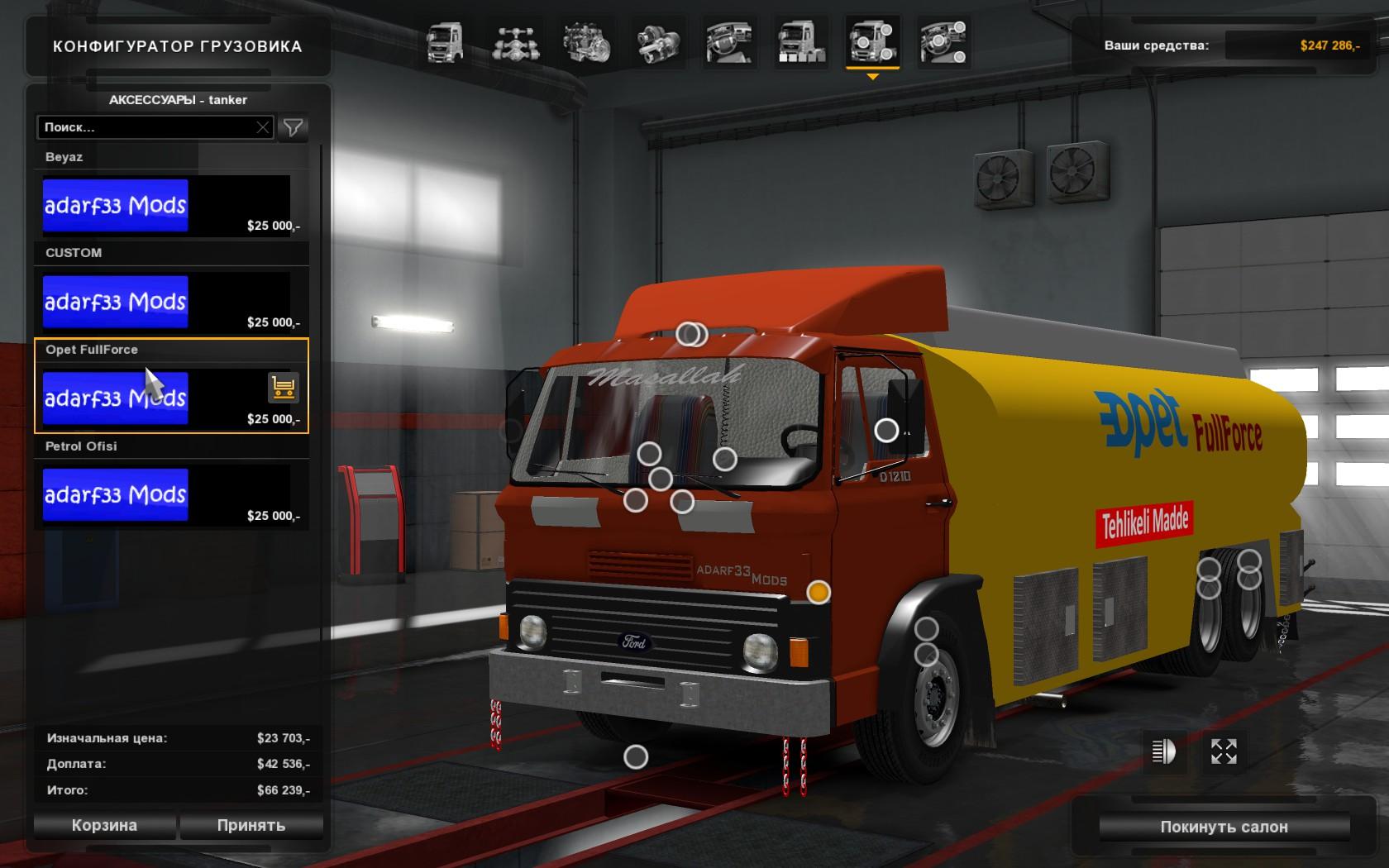Select the transmission category tab

coord(659,42)
